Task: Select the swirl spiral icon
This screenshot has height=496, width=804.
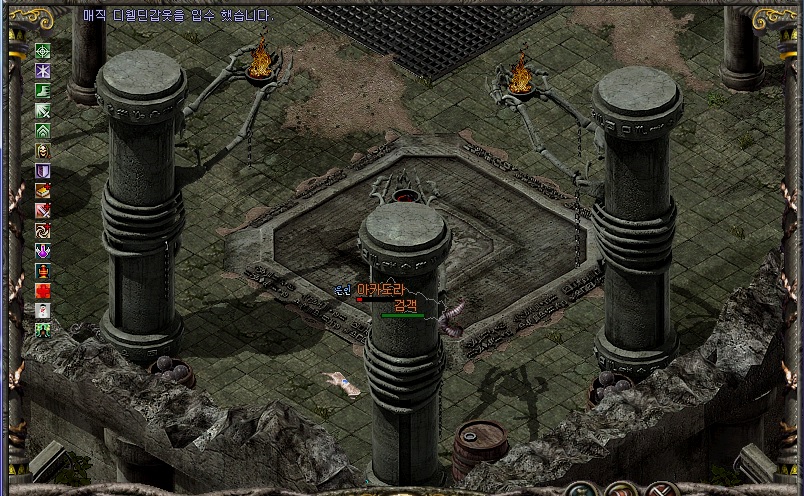Action: pyautogui.click(x=43, y=231)
